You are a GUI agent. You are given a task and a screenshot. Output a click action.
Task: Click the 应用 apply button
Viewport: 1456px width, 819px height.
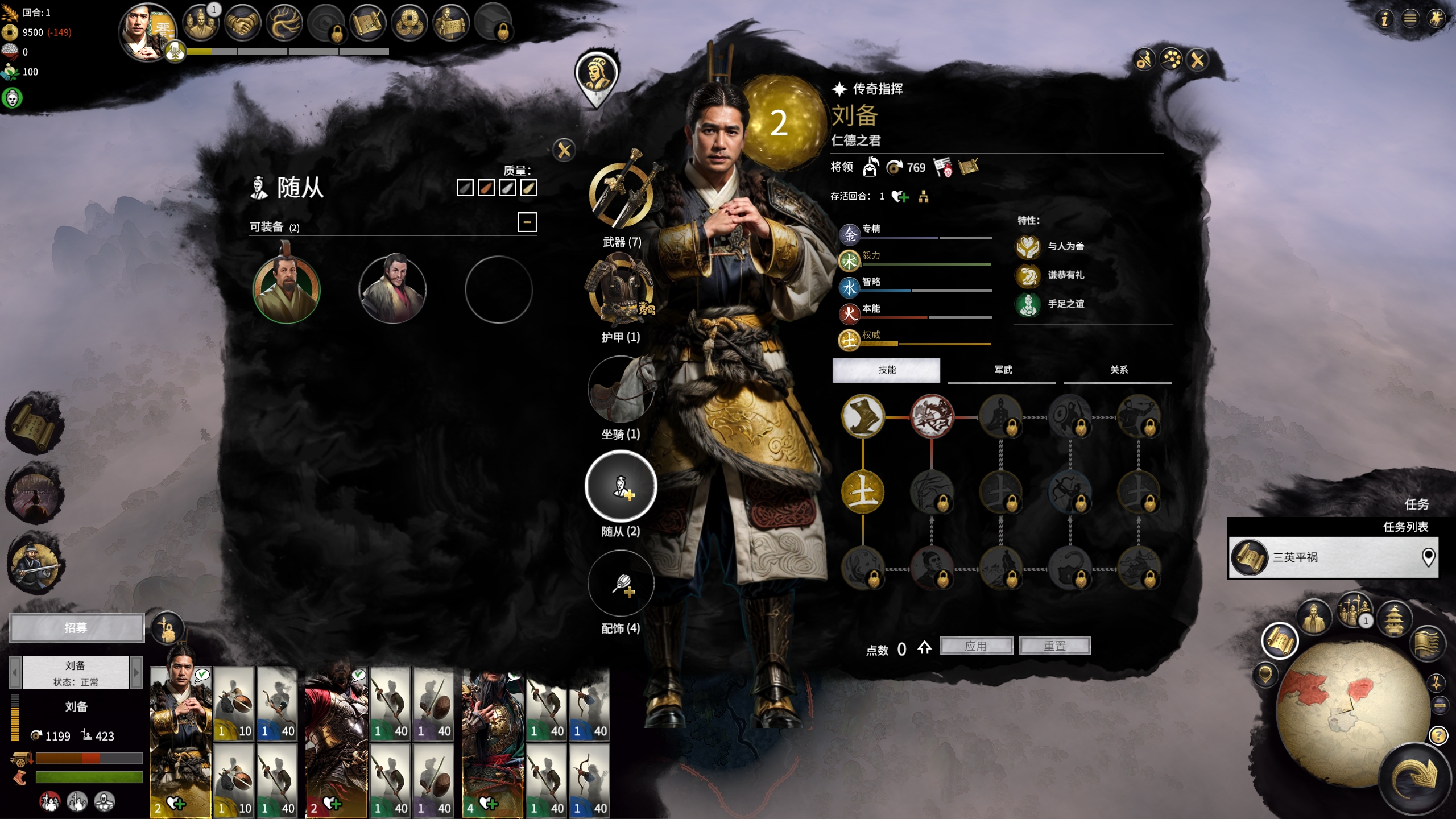(x=976, y=646)
